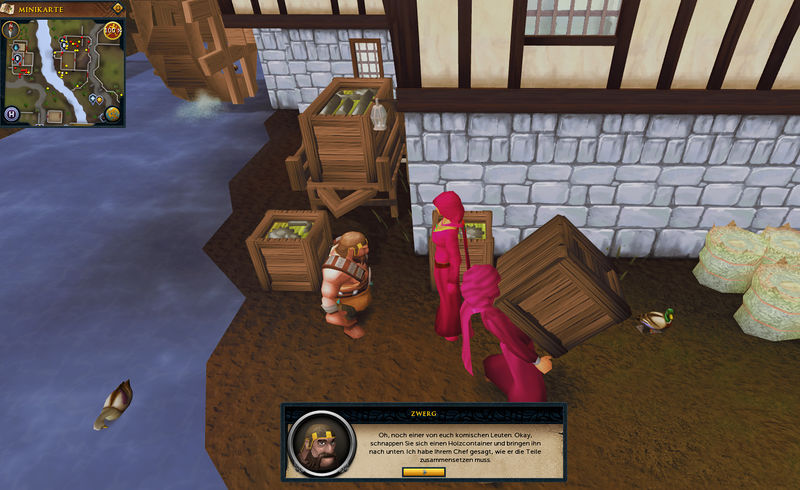Continue the Zwerg dialogue with the yellow button

click(423, 471)
